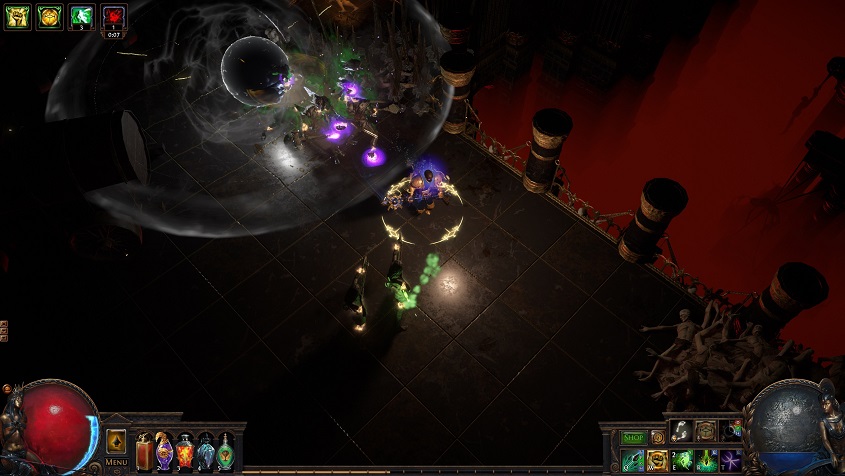Select the bronze shield skill slot
845x476 pixels.
(x=706, y=431)
